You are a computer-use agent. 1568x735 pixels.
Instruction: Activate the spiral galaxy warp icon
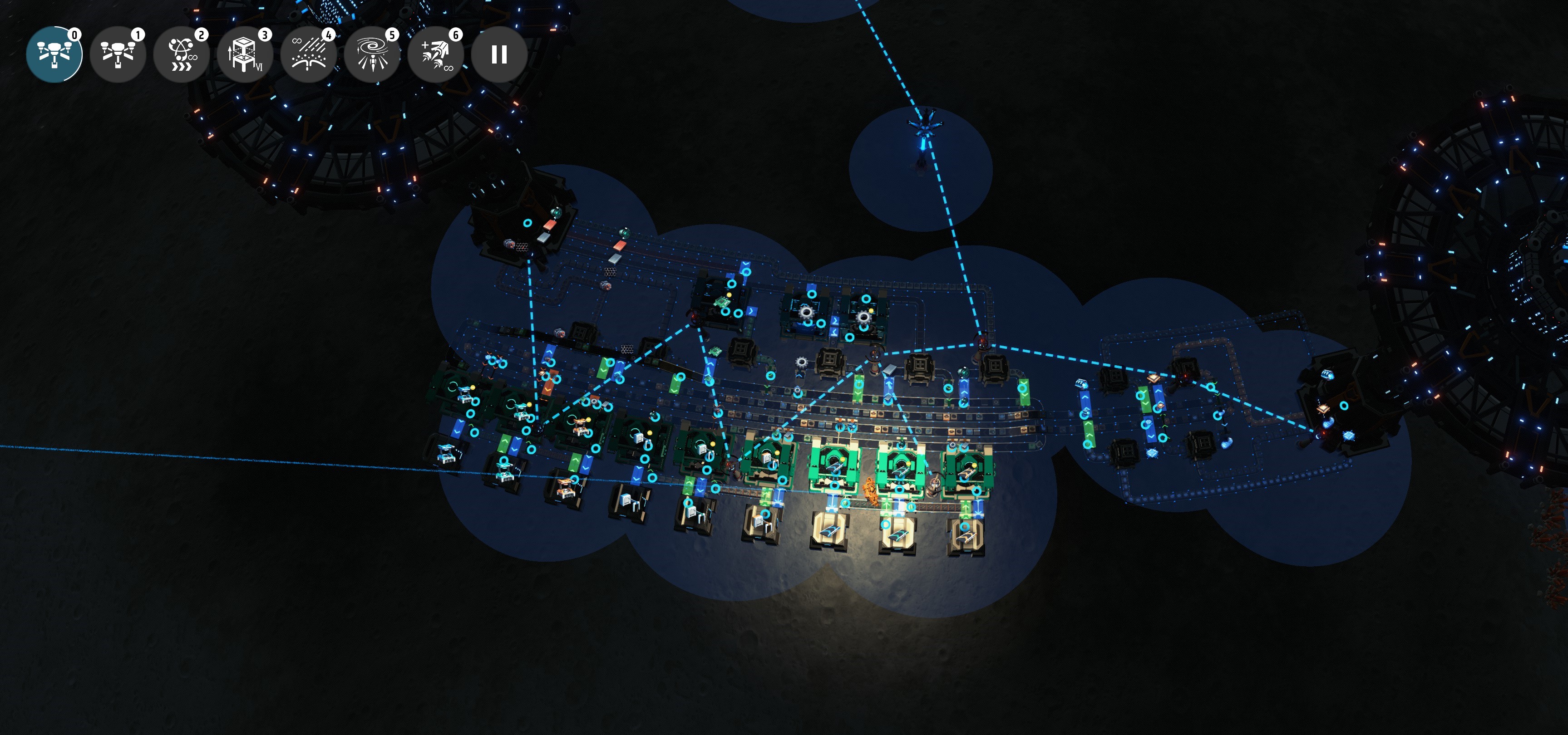click(x=372, y=54)
